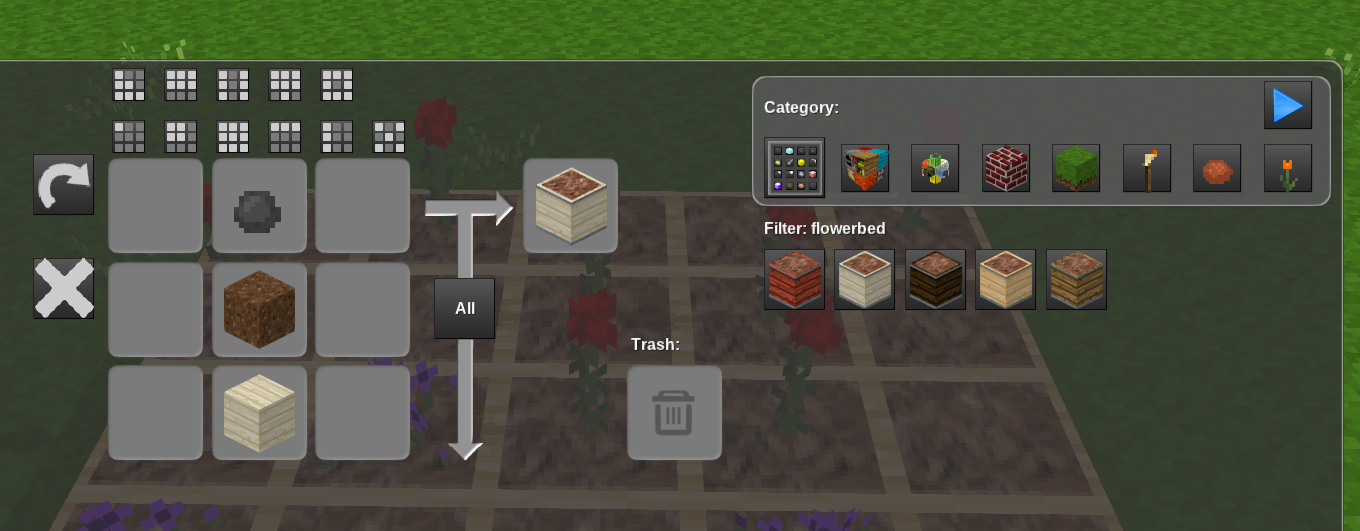Choose the orange-brown lump category

tap(1217, 168)
